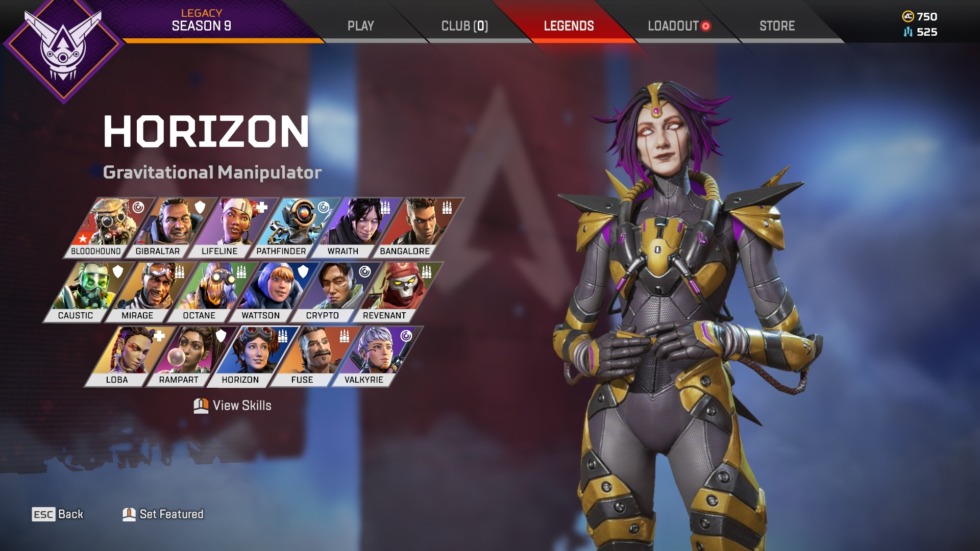The height and width of the screenshot is (551, 980).
Task: Open the Club tab
Action: point(464,26)
